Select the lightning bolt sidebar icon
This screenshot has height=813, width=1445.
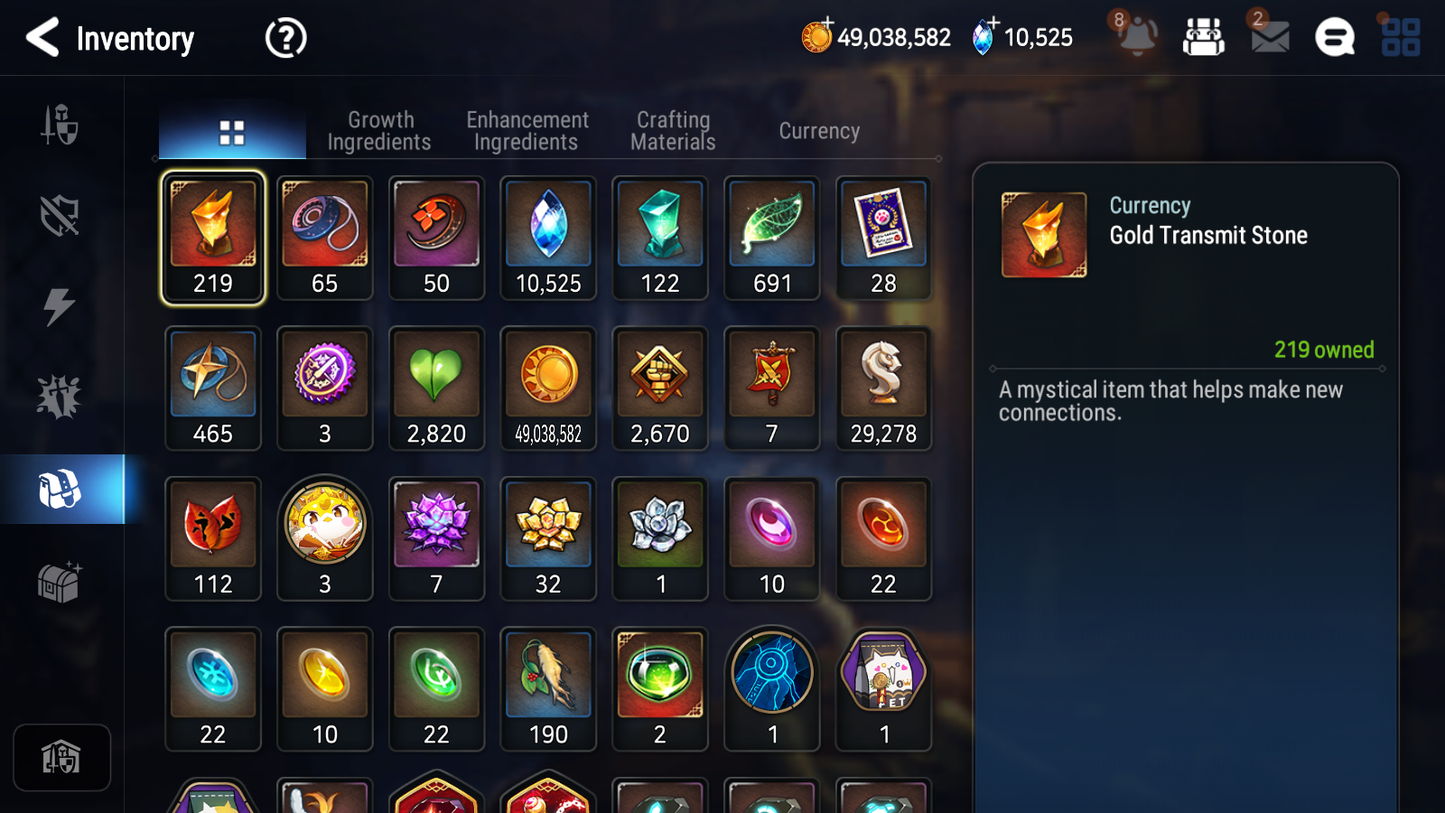click(60, 306)
